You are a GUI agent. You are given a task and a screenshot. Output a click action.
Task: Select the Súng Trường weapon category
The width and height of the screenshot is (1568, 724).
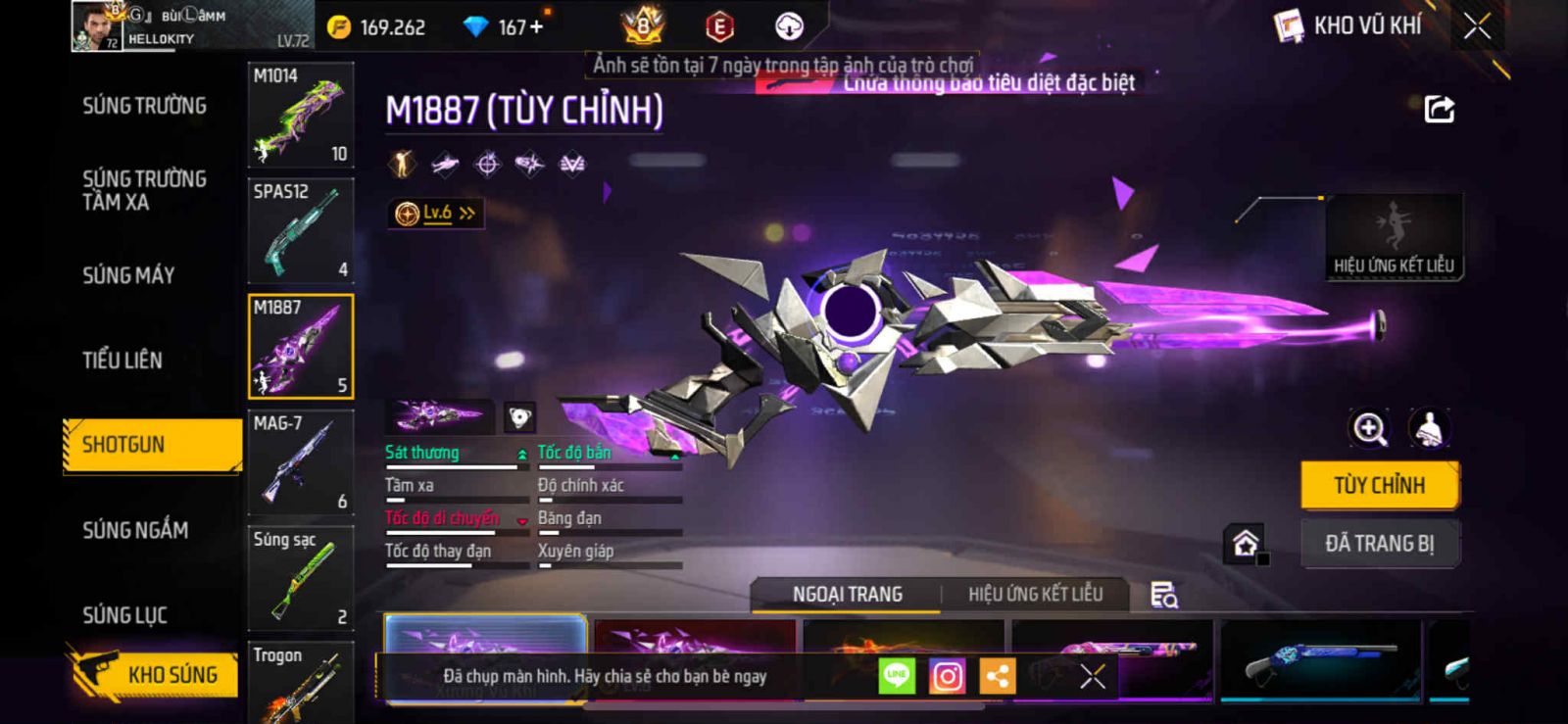click(x=144, y=106)
